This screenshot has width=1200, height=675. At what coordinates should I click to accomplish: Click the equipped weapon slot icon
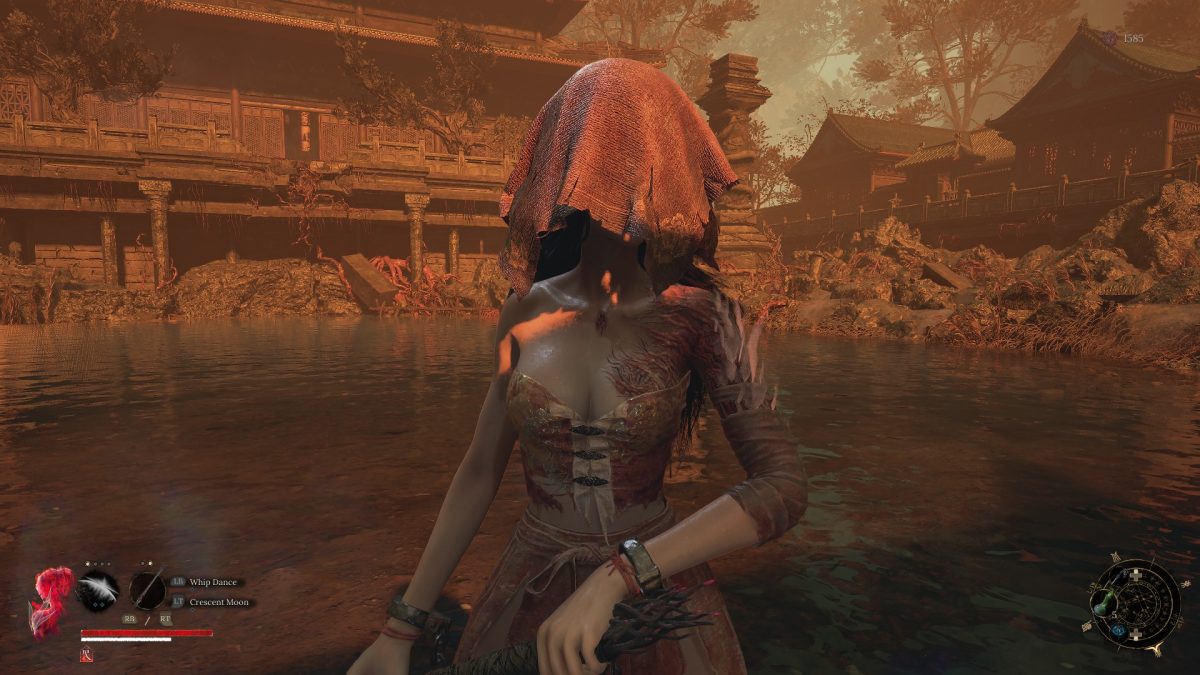click(147, 588)
